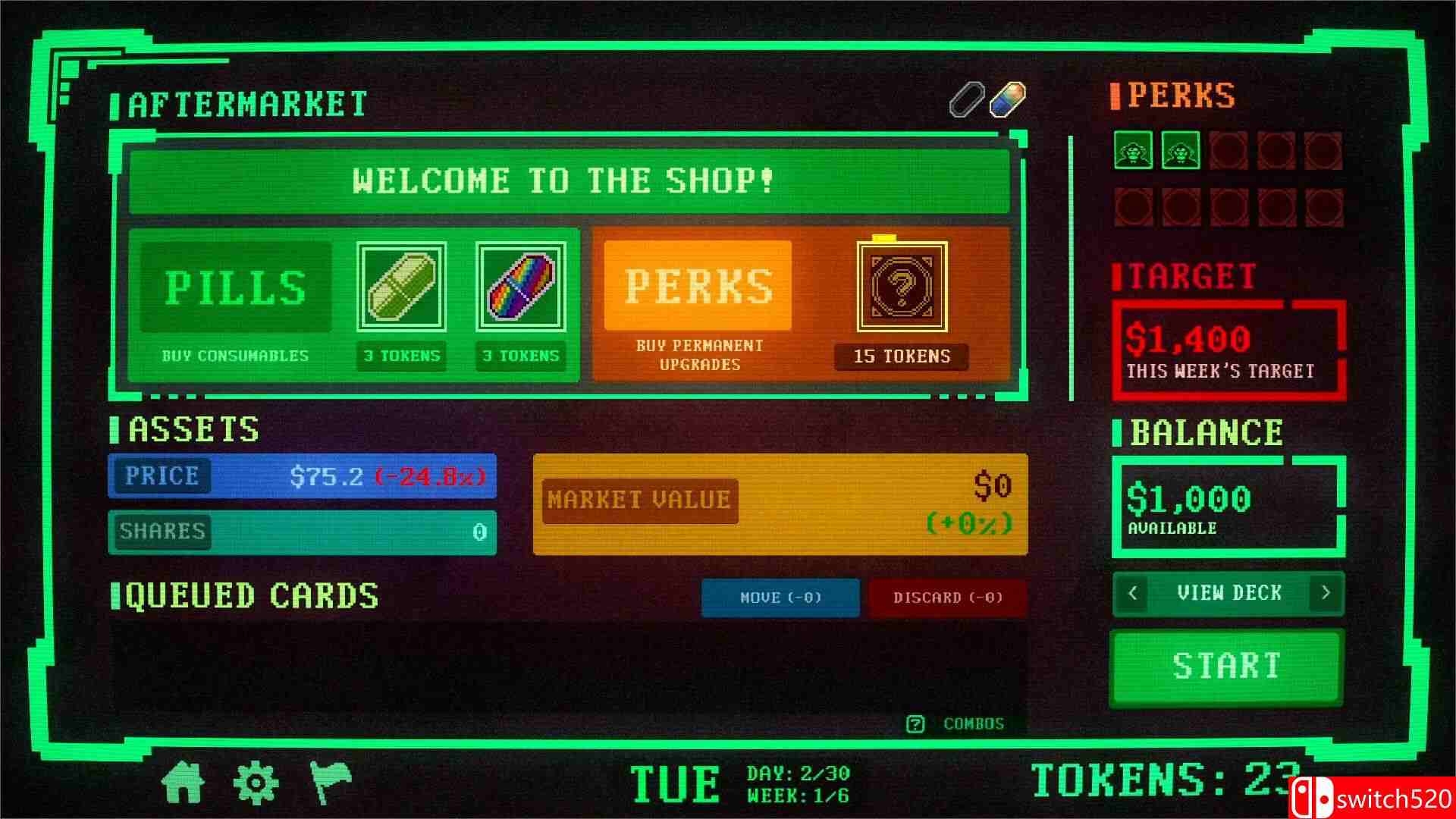
Task: Click the rainbow pill icon costing 3 tokens
Action: coord(521,287)
